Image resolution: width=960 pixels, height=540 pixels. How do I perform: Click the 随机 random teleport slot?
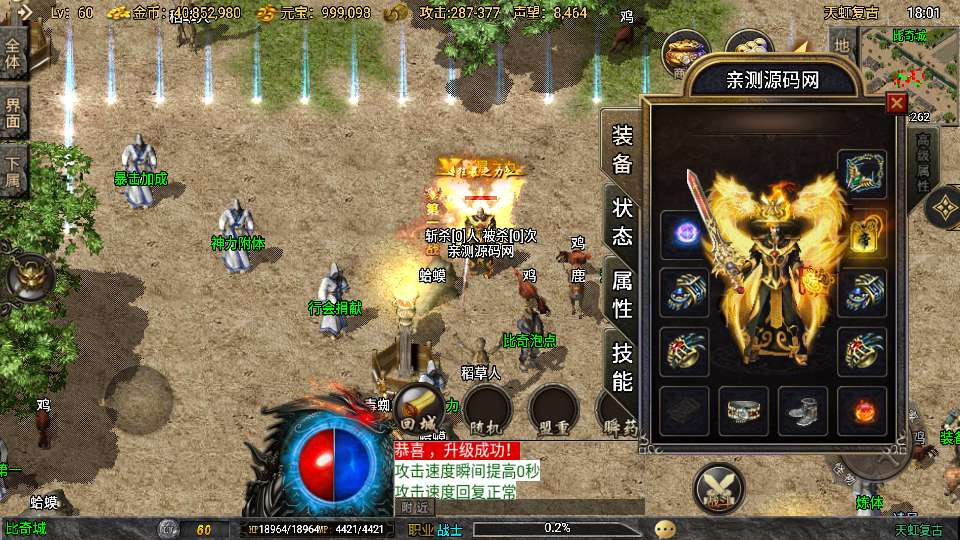point(488,410)
